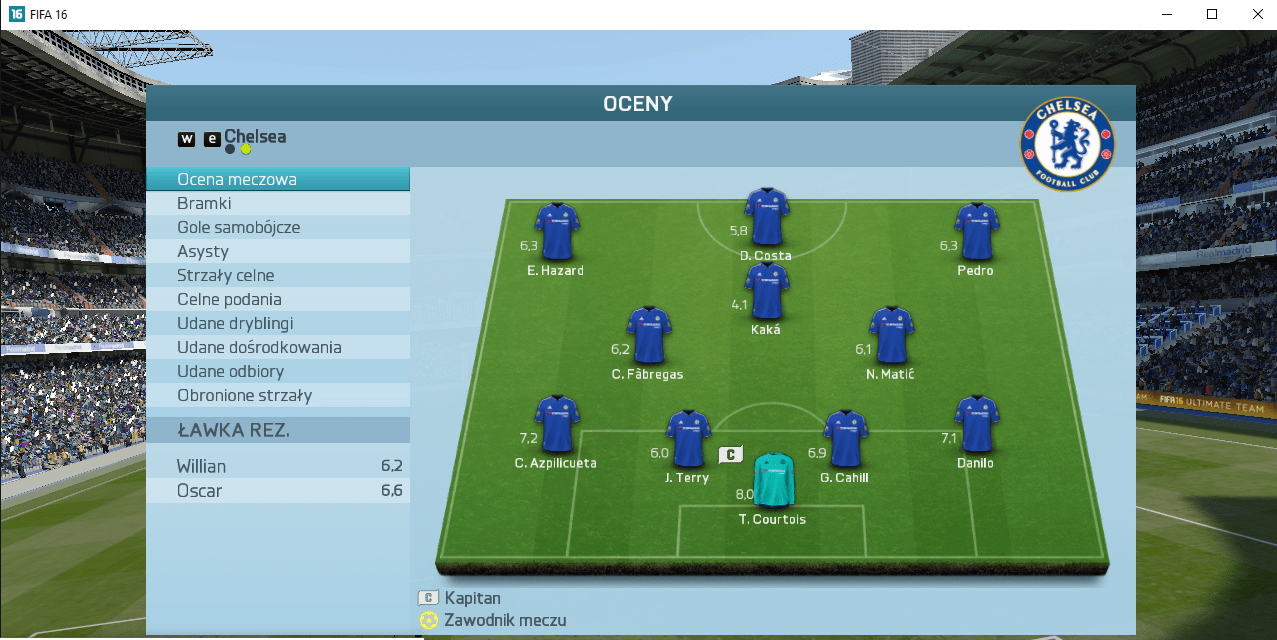Show Obronione strzały stats

[x=277, y=396]
